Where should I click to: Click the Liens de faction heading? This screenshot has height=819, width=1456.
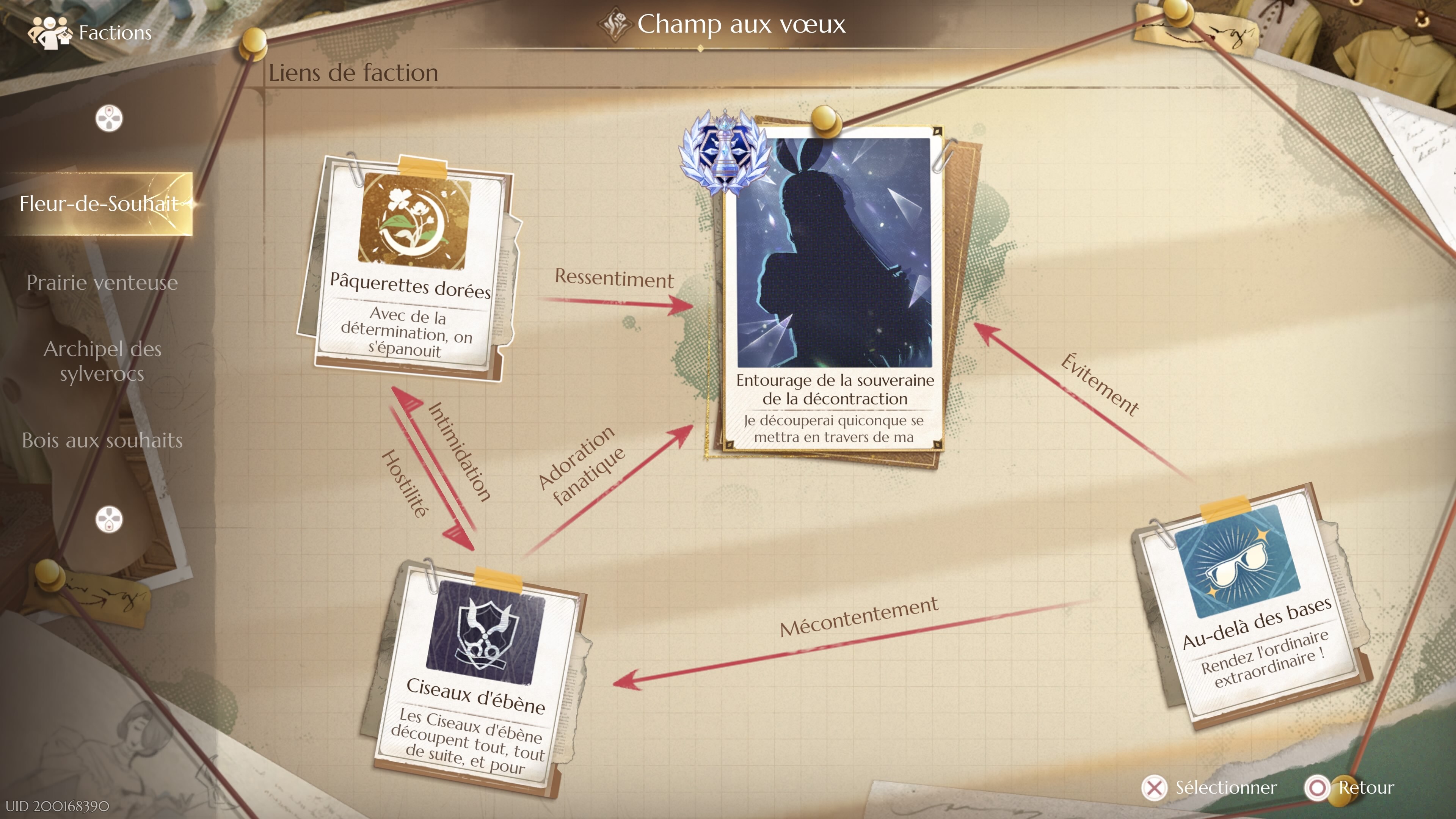point(353,72)
